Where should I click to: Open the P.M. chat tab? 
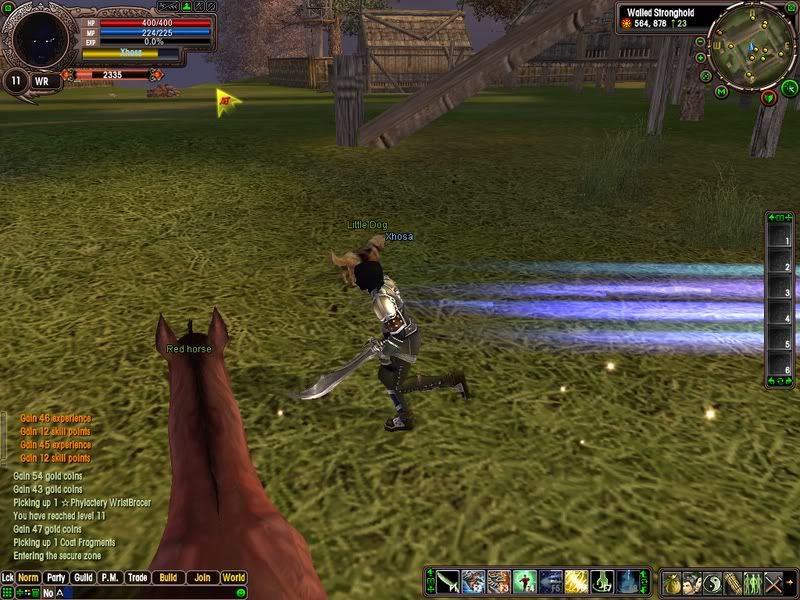point(110,578)
